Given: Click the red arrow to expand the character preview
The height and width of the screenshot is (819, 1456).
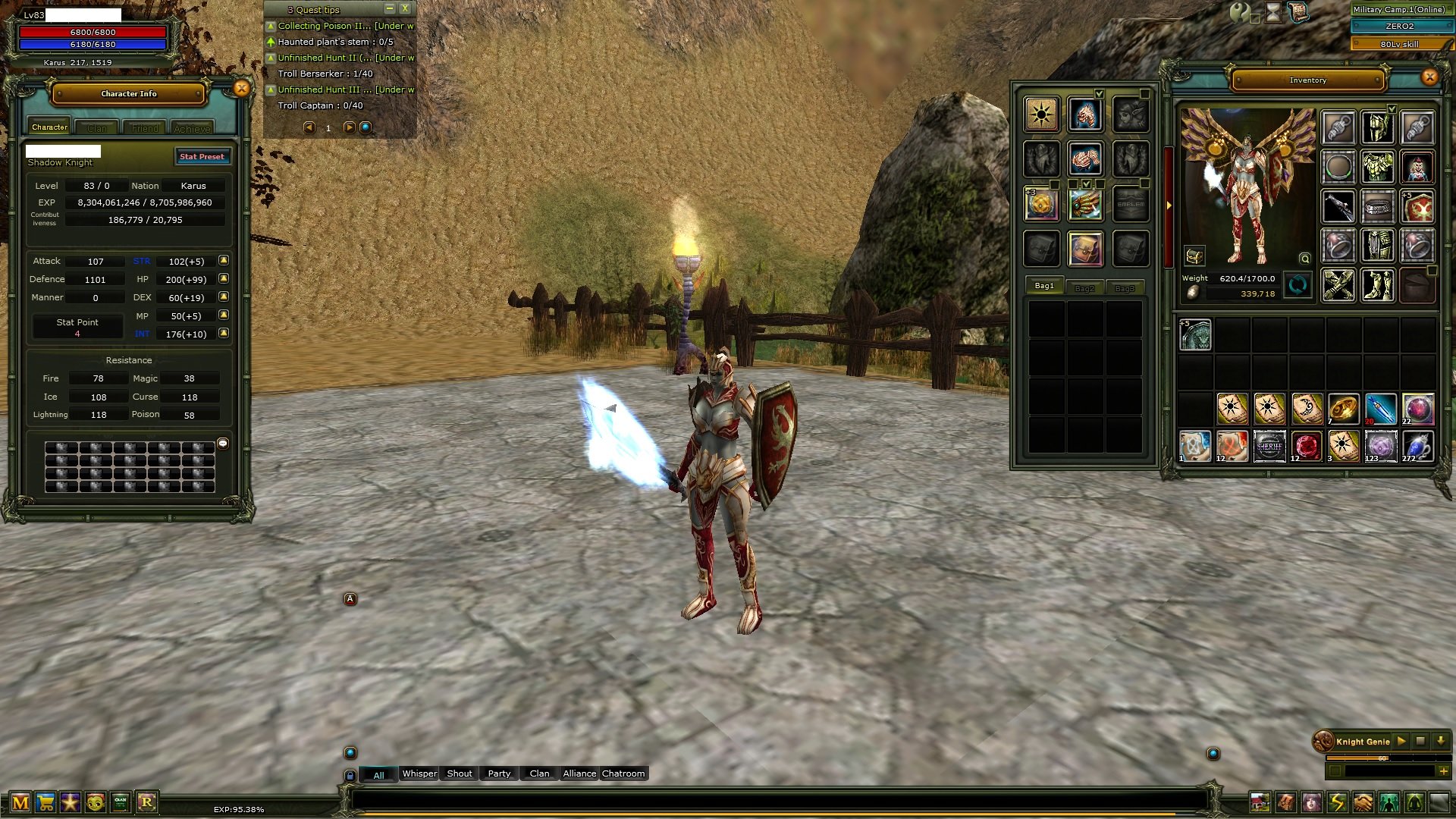Looking at the screenshot, I should tap(1168, 205).
